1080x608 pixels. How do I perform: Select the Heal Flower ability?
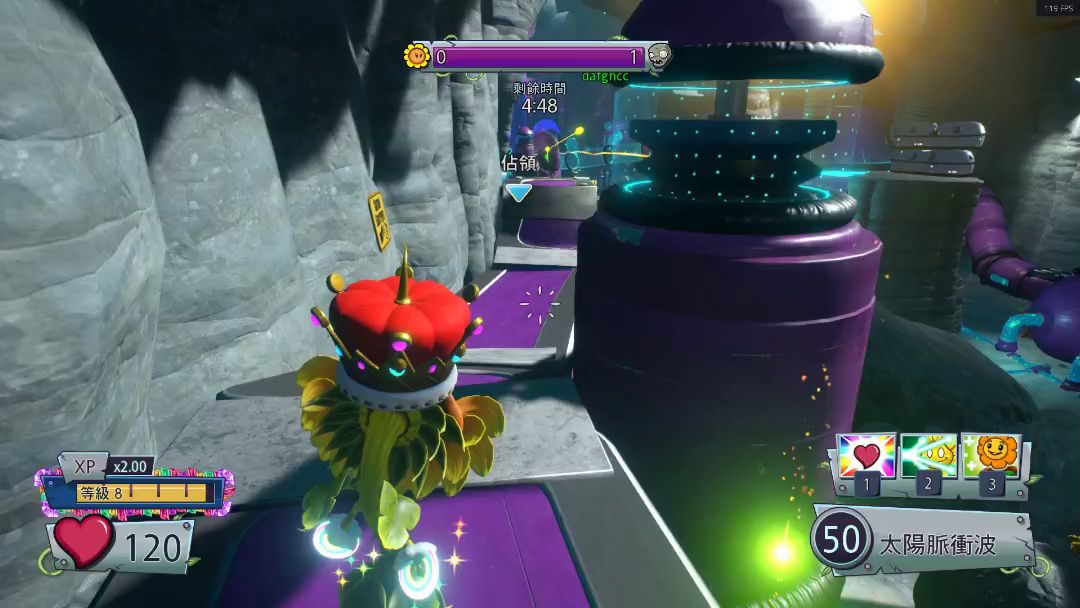991,457
